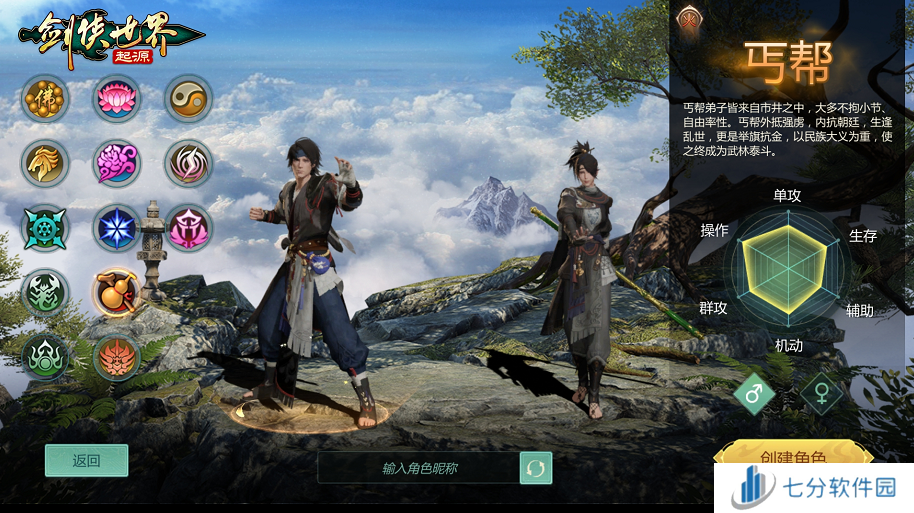Image resolution: width=914 pixels, height=513 pixels.
Task: Create the character with 创建角色 button
Action: tap(792, 458)
